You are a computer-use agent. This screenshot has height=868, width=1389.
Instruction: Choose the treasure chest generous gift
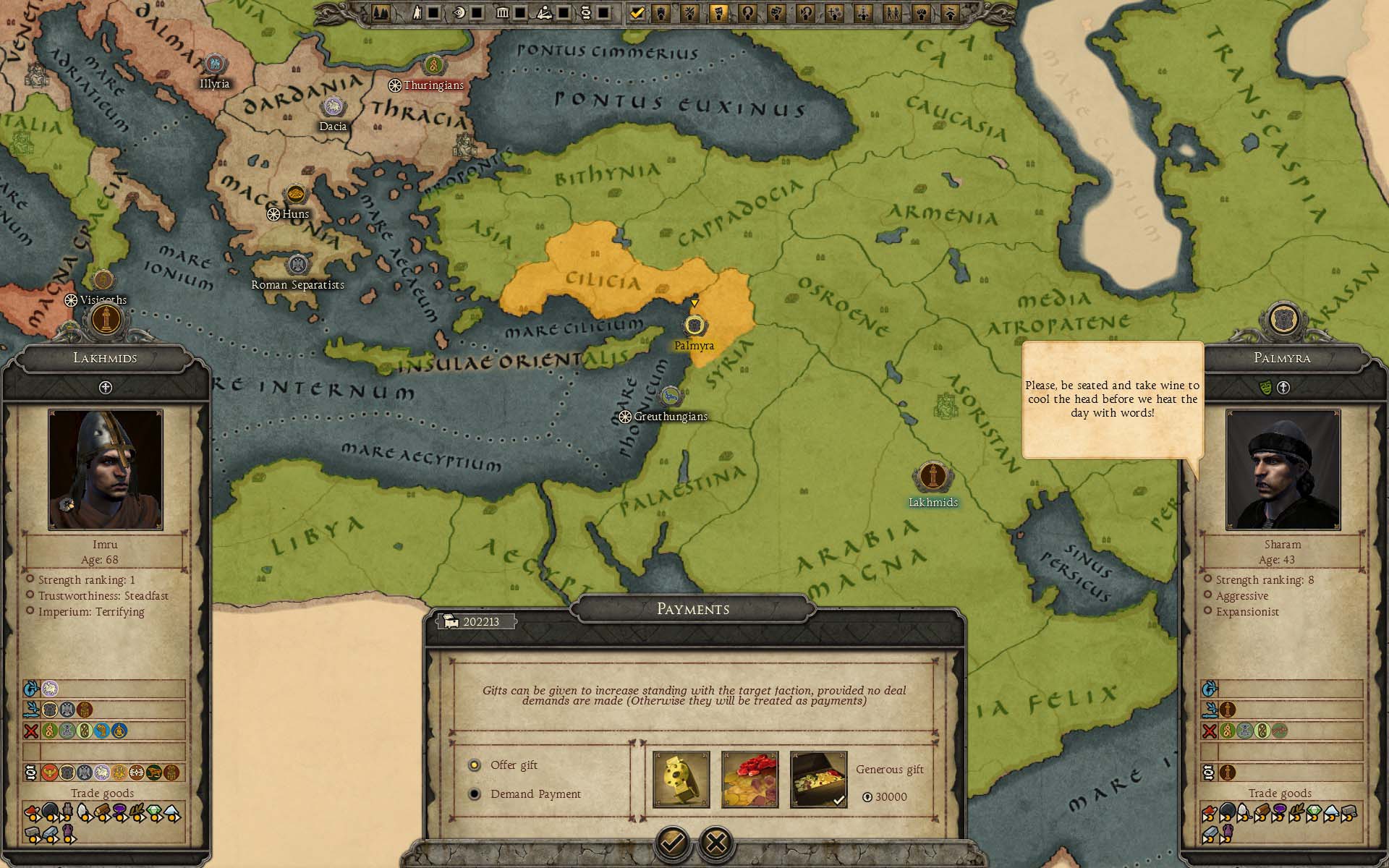click(x=818, y=779)
